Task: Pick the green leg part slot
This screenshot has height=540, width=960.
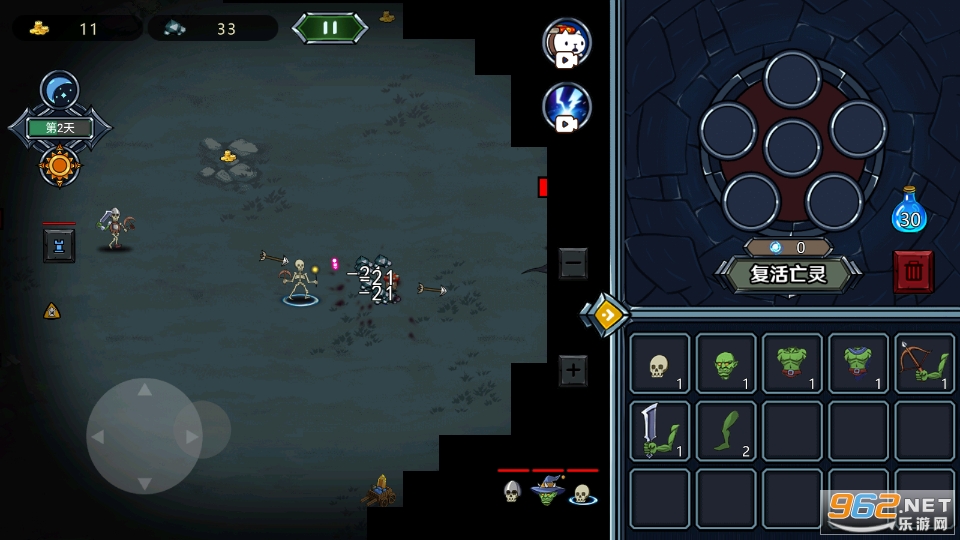Action: tap(726, 431)
